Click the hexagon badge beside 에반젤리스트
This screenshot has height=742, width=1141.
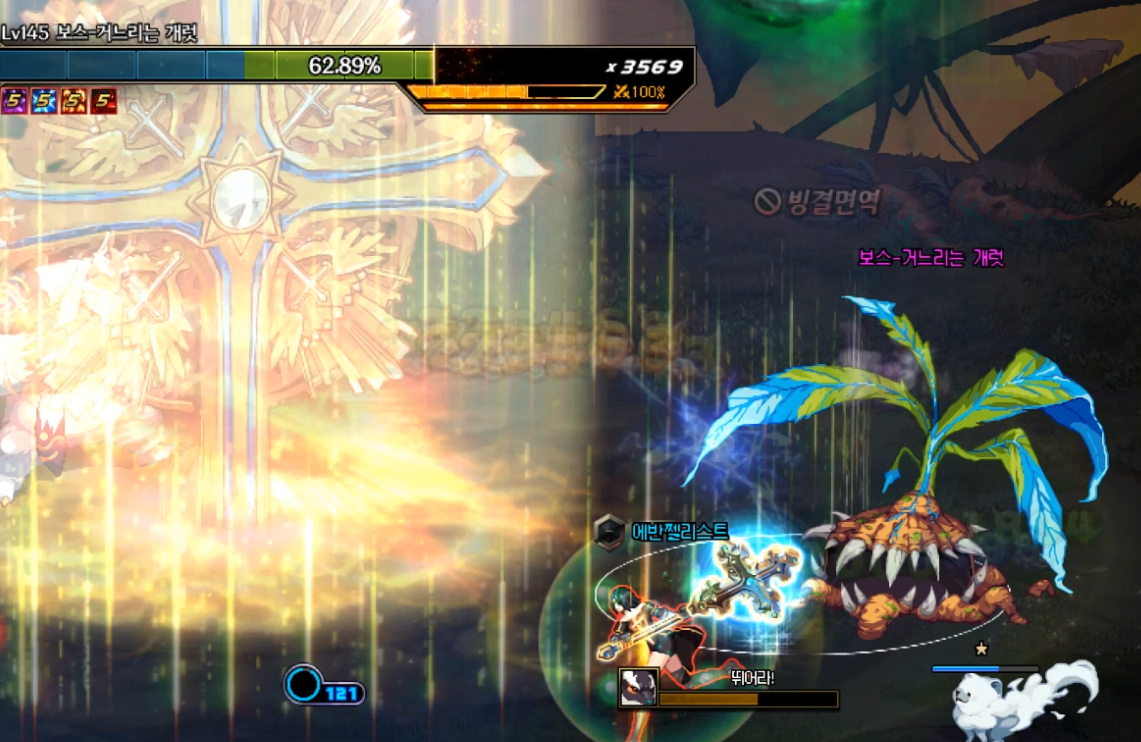[x=607, y=532]
